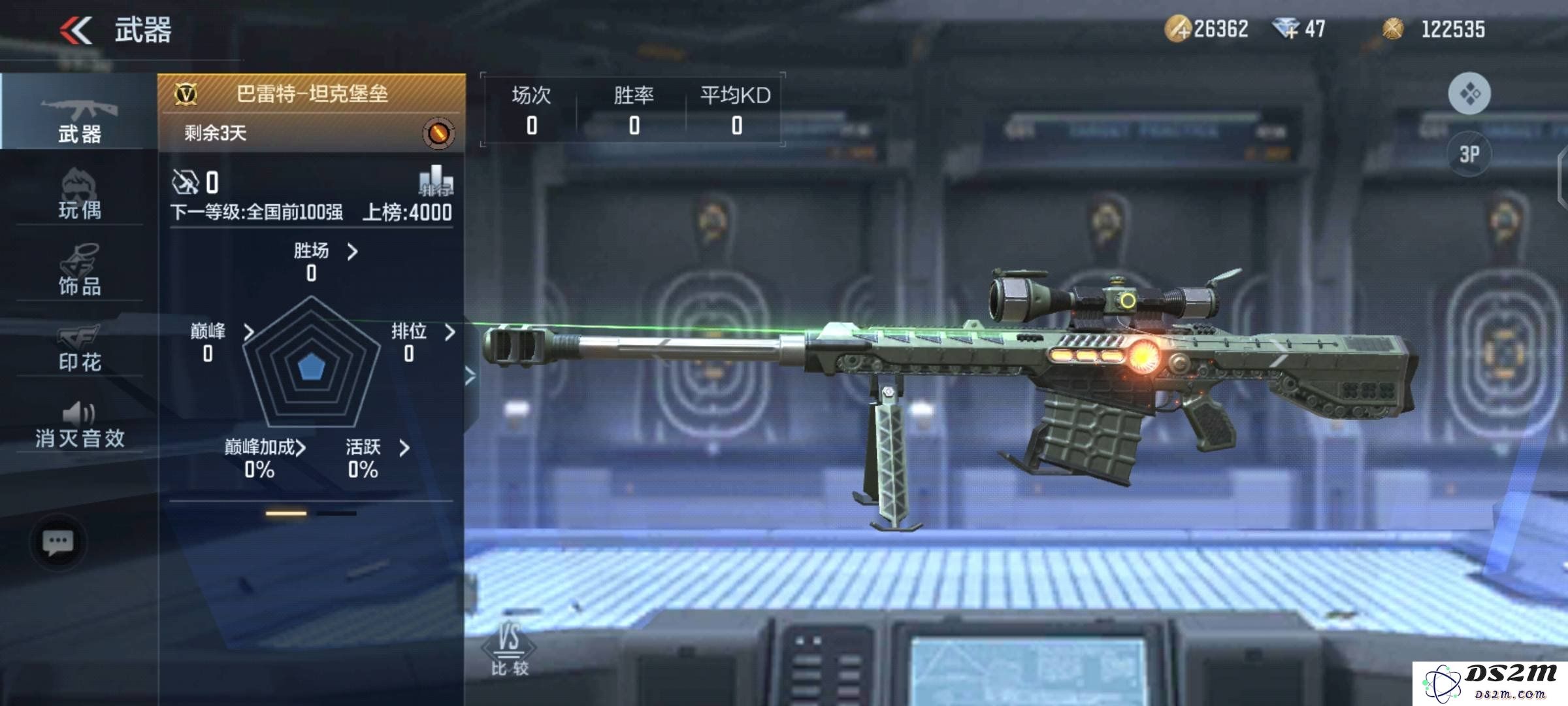
Task: Open the chat bubble button
Action: 57,542
